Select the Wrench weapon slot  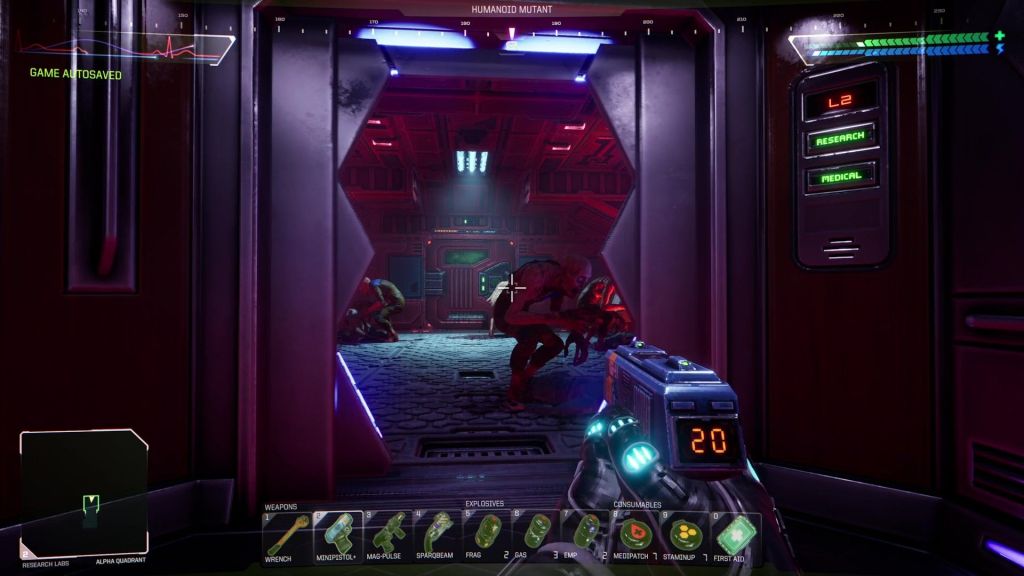(x=286, y=535)
